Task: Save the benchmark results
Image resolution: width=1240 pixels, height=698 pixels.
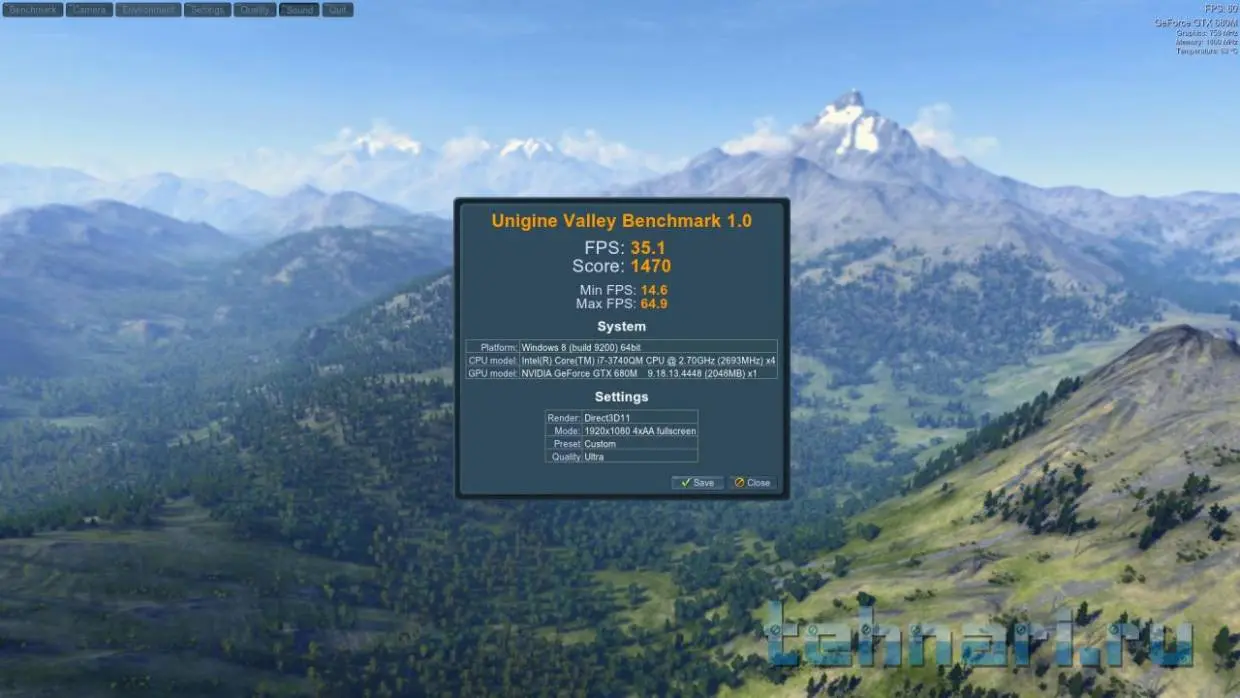Action: click(697, 482)
